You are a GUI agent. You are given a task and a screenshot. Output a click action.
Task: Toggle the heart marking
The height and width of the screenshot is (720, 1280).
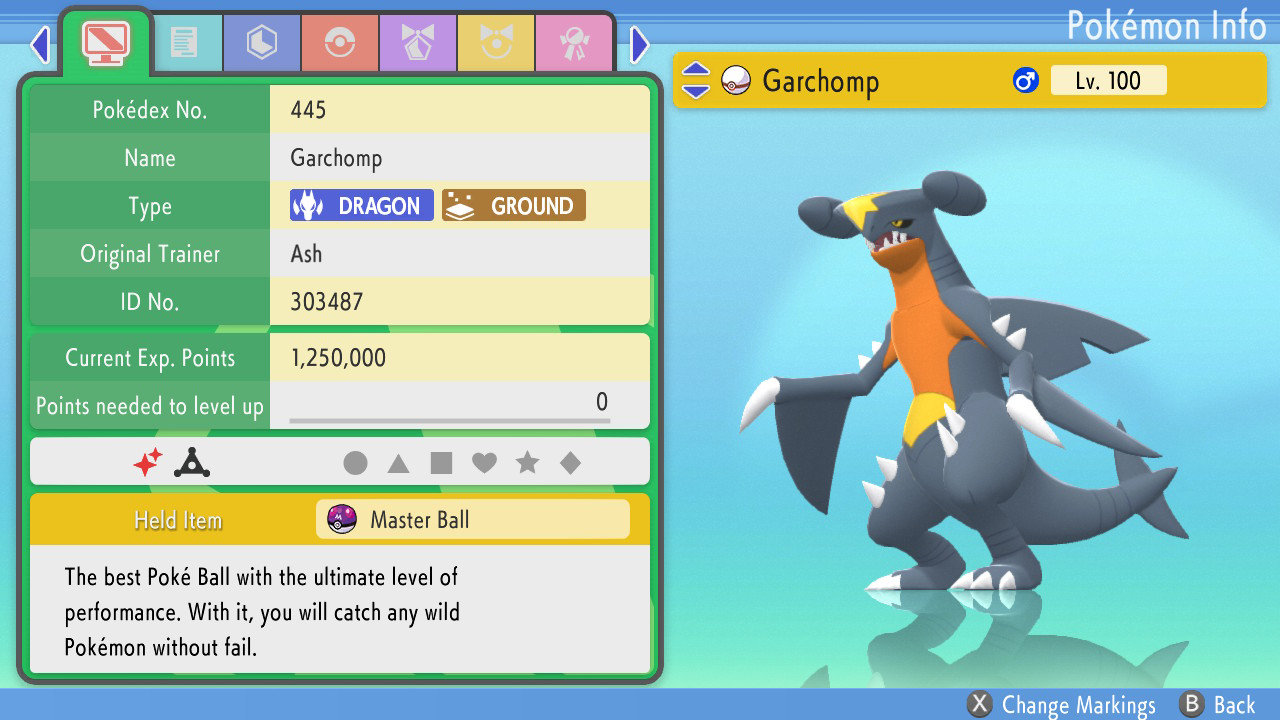pyautogui.click(x=484, y=461)
